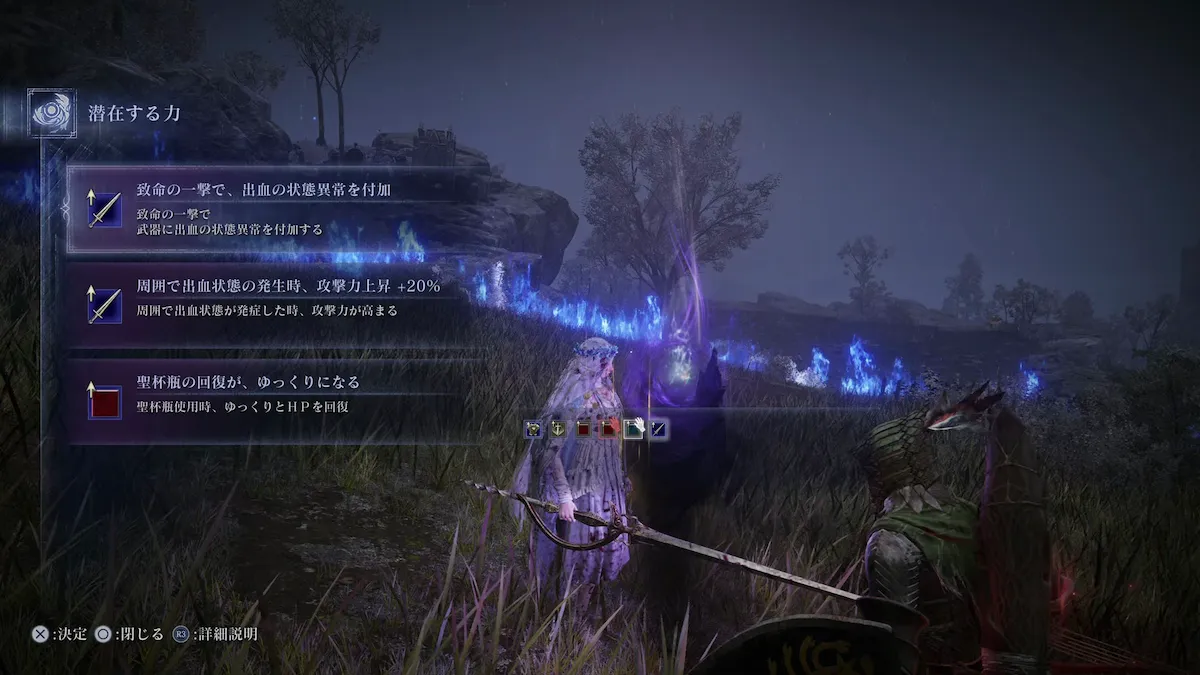
Task: Click the teal icon marked by white hand
Action: click(632, 429)
